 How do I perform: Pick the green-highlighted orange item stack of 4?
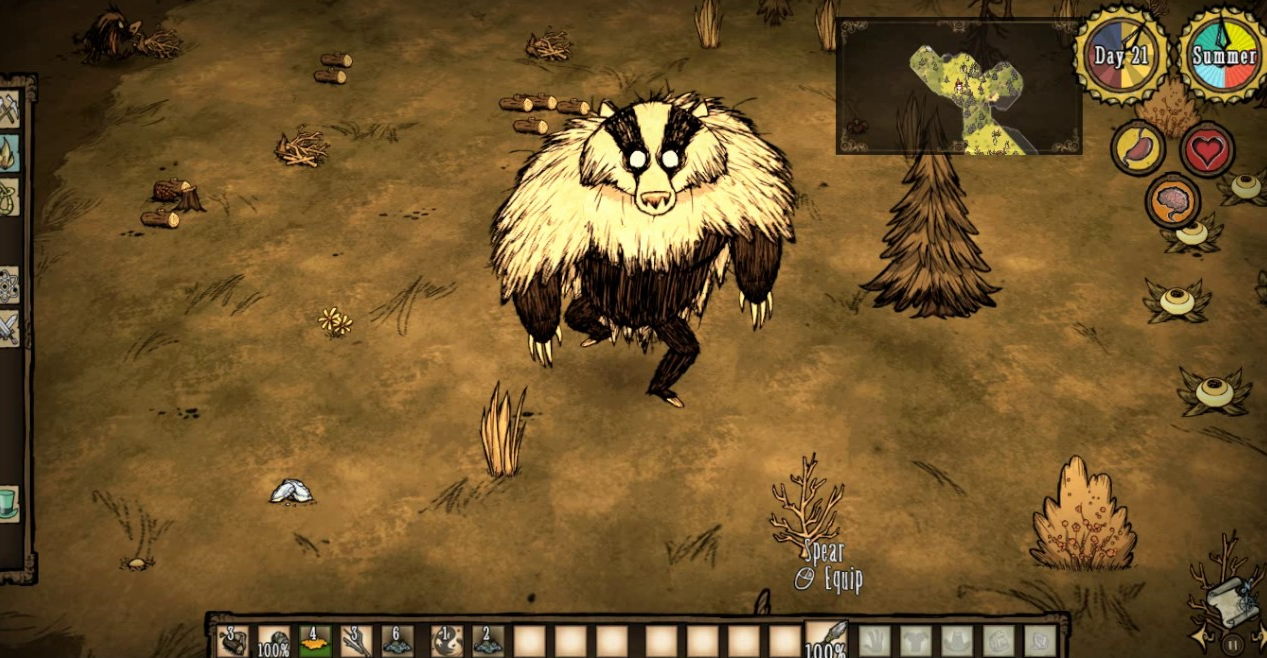(x=316, y=641)
